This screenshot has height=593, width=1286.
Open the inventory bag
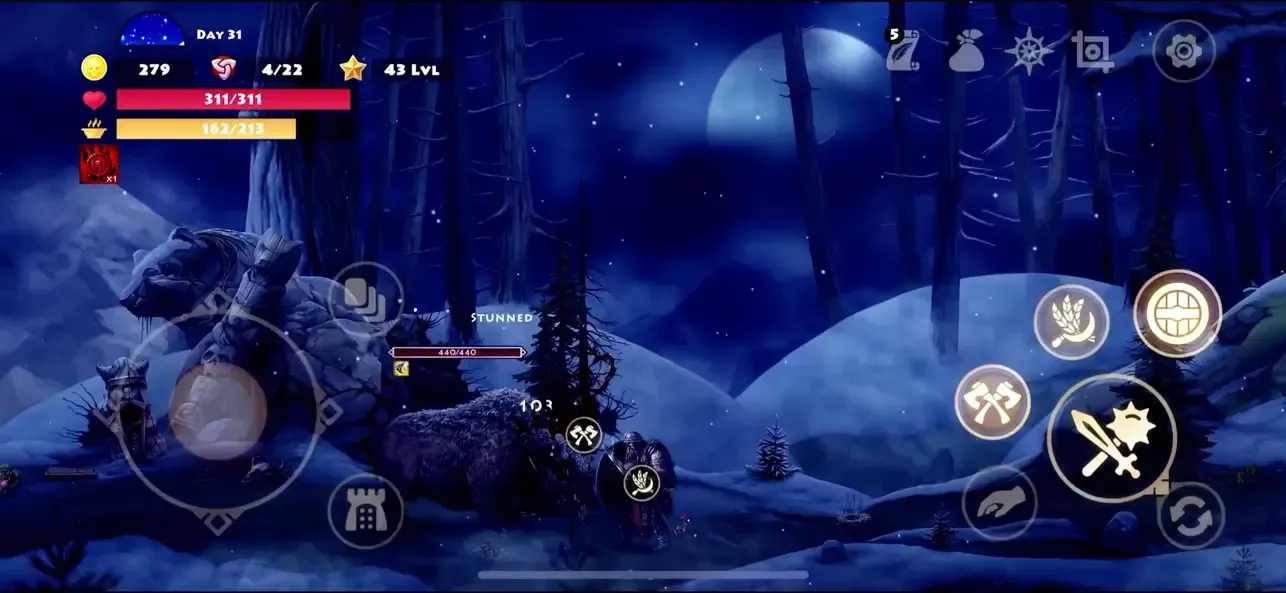click(967, 52)
